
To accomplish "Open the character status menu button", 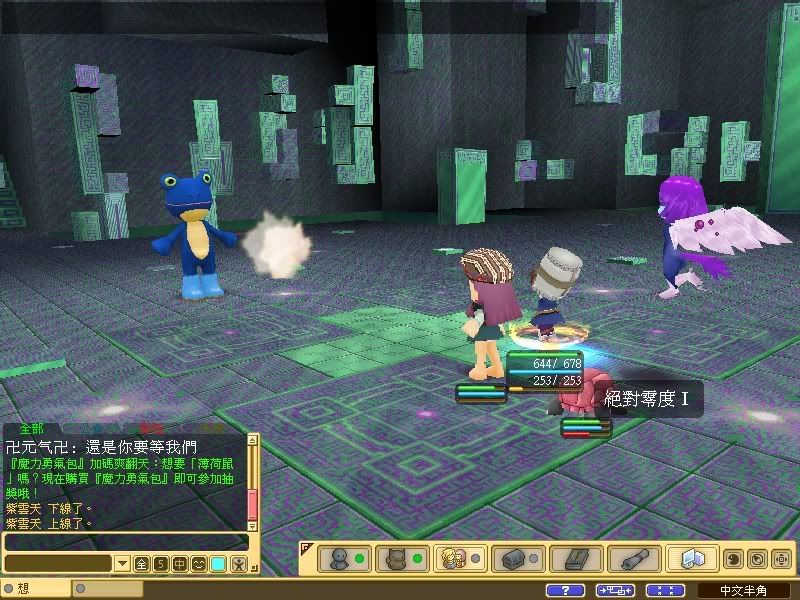I will [x=345, y=558].
